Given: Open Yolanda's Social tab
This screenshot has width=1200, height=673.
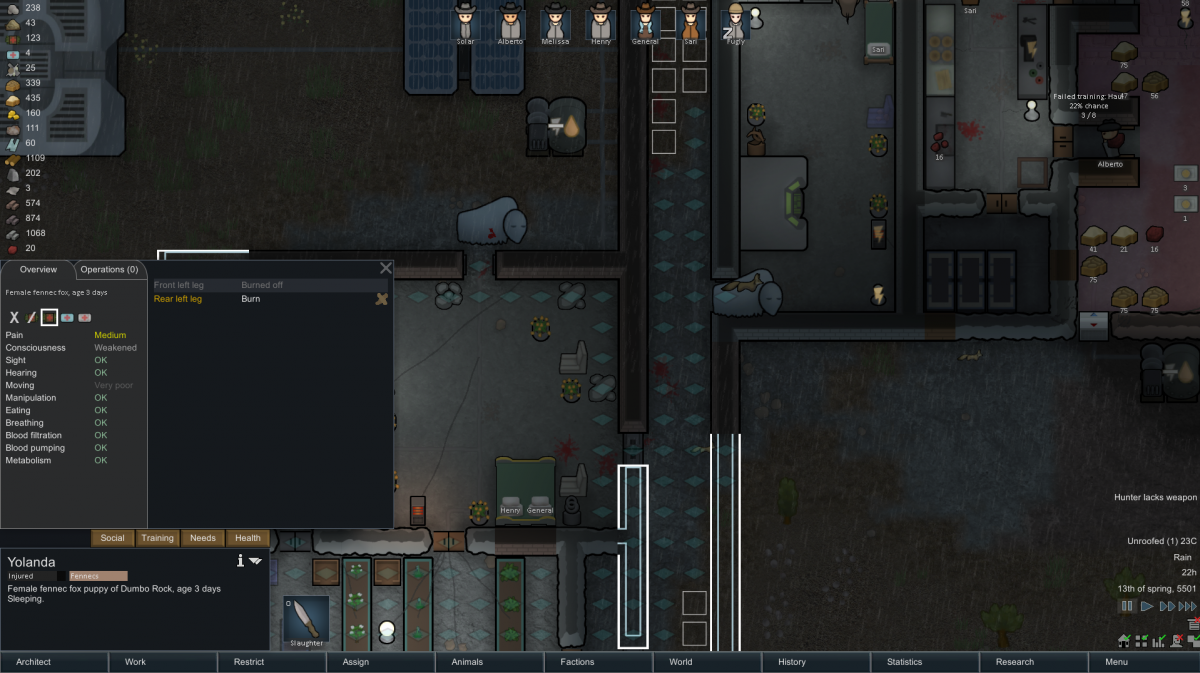Looking at the screenshot, I should pos(113,538).
